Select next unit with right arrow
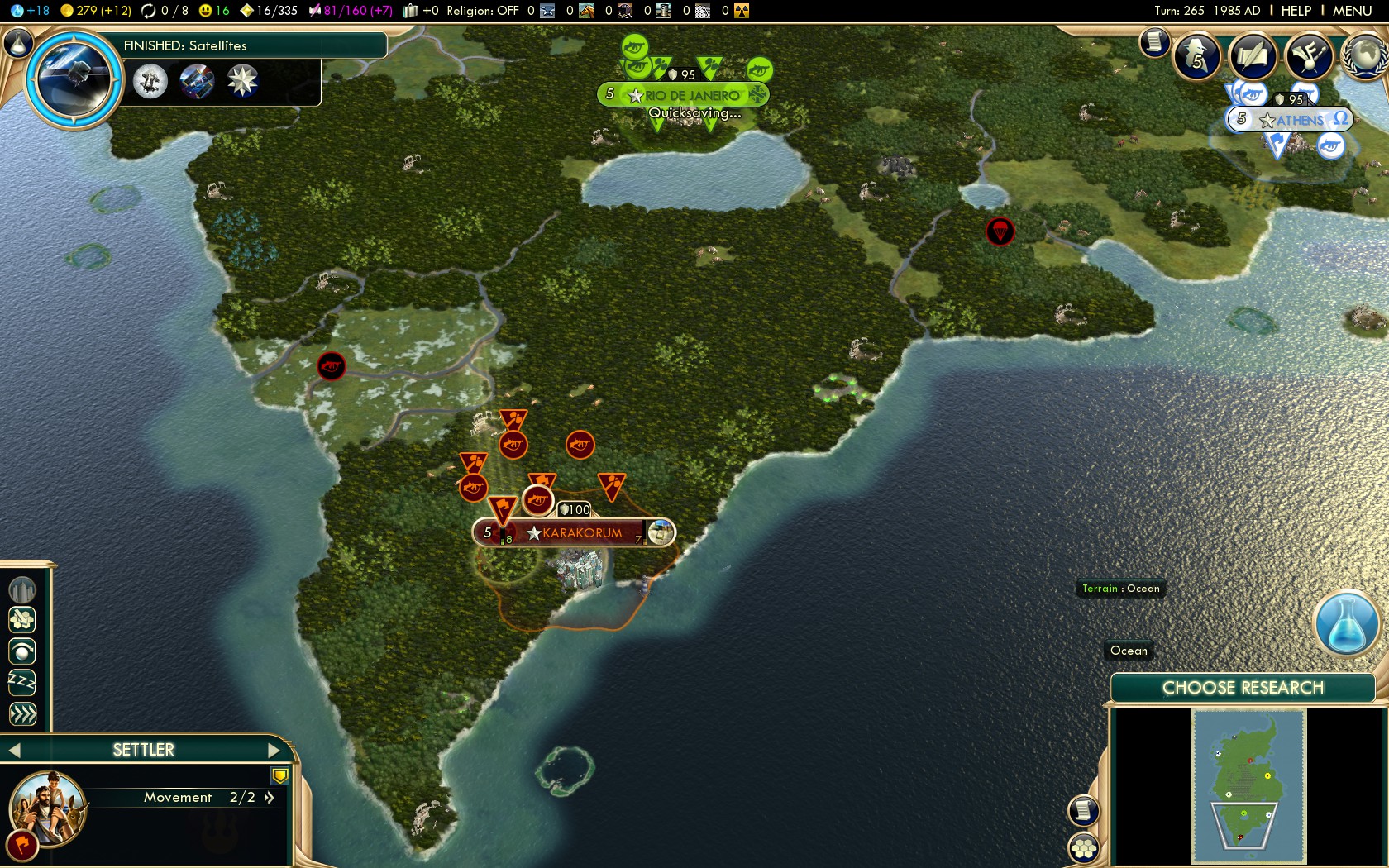This screenshot has width=1389, height=868. click(x=274, y=750)
